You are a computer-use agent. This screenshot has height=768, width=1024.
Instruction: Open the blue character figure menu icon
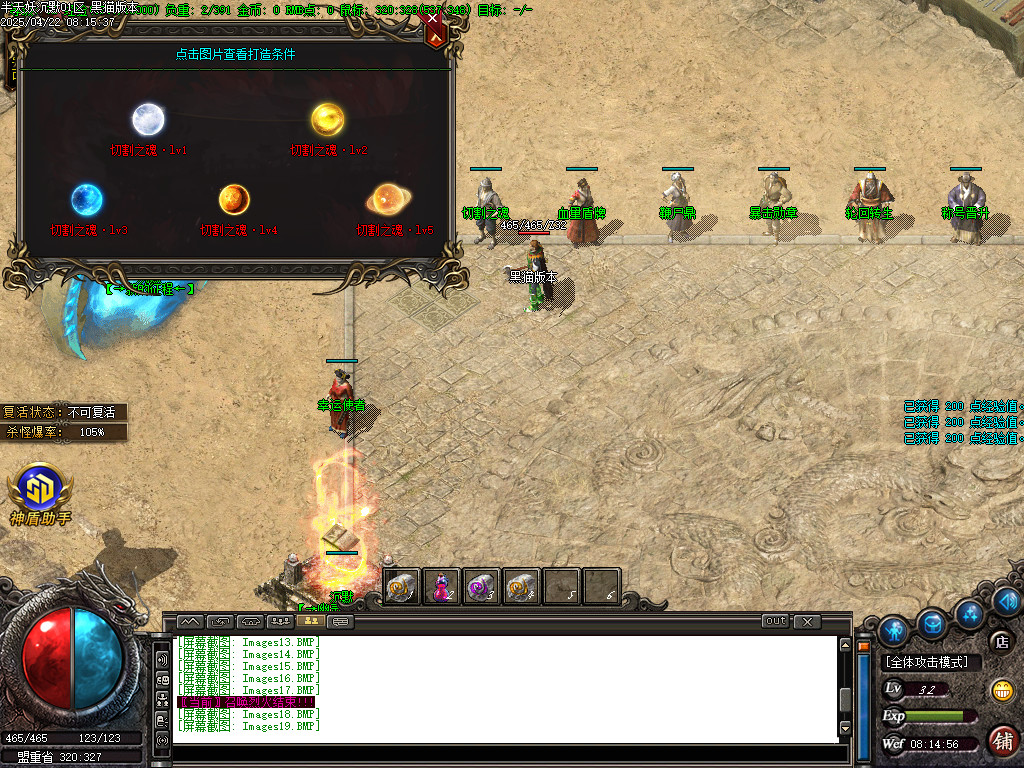(894, 630)
